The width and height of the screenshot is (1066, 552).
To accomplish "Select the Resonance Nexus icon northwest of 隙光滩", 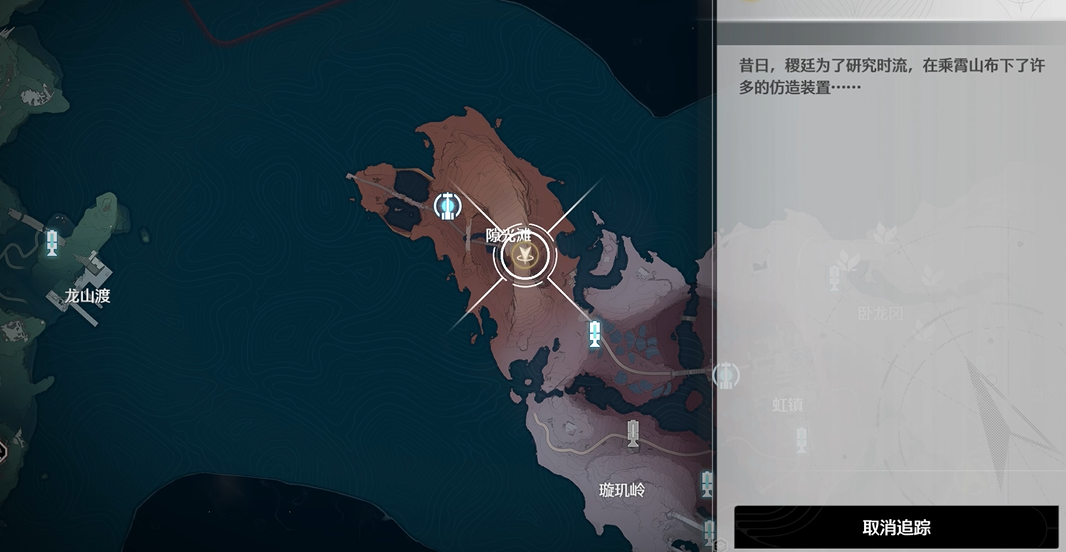I will pyautogui.click(x=448, y=206).
